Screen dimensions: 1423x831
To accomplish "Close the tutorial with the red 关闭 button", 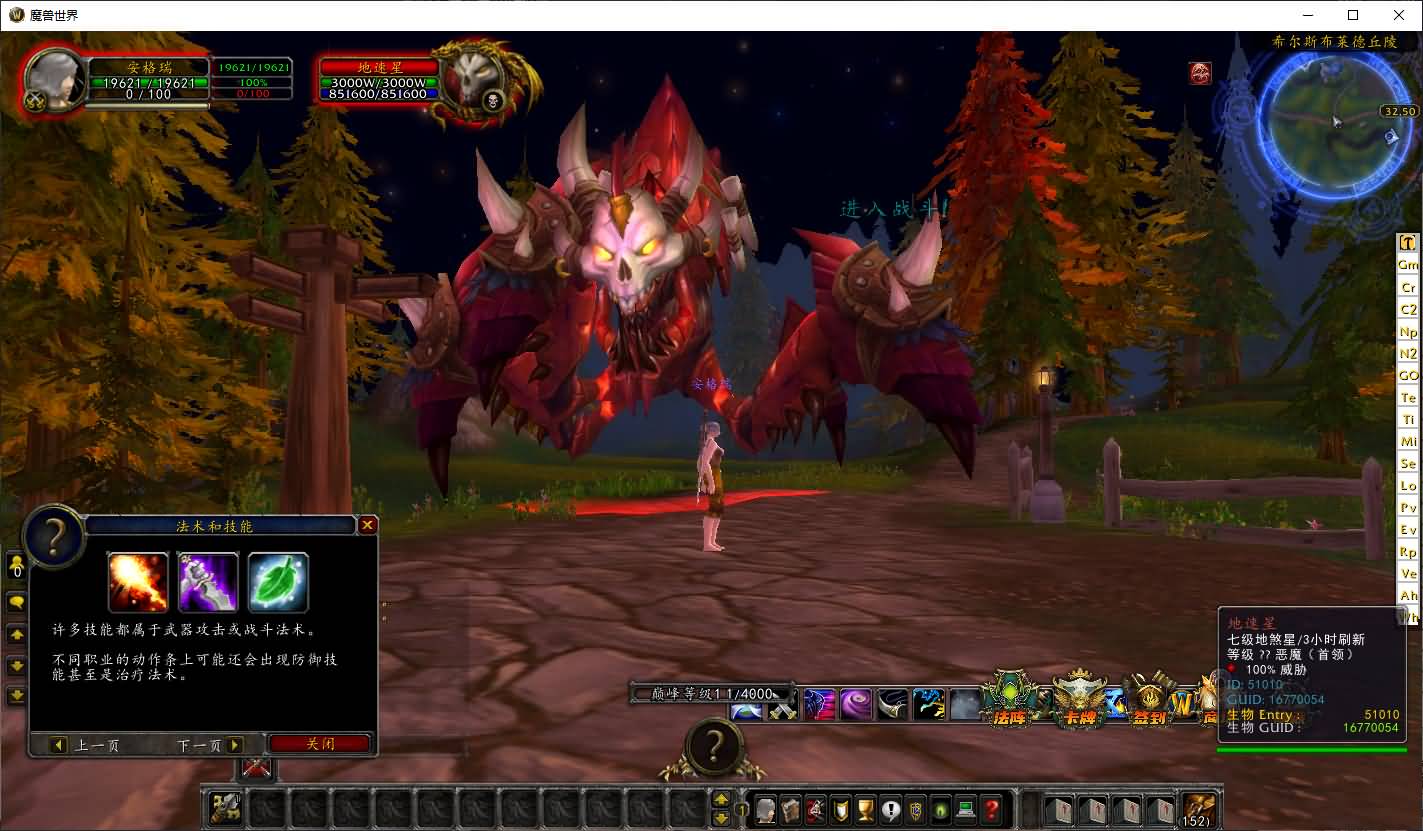I will [x=320, y=744].
